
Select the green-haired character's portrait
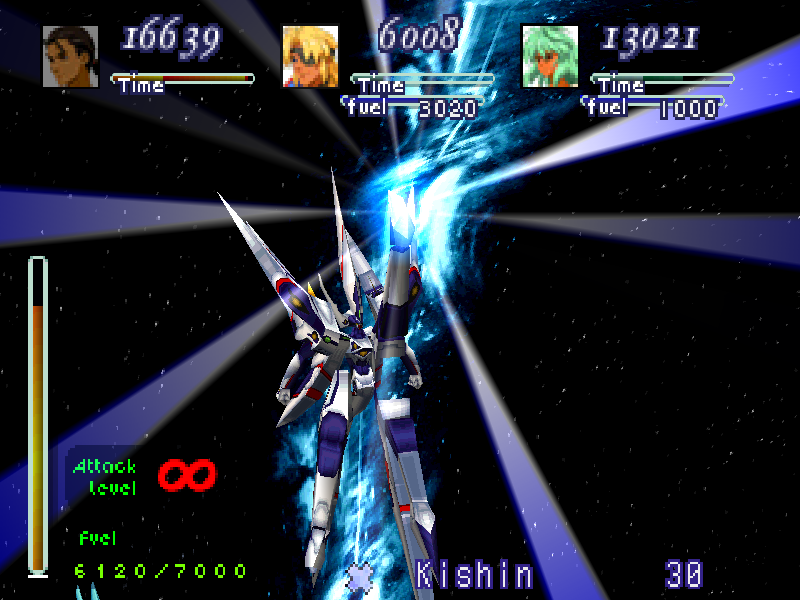[x=549, y=56]
